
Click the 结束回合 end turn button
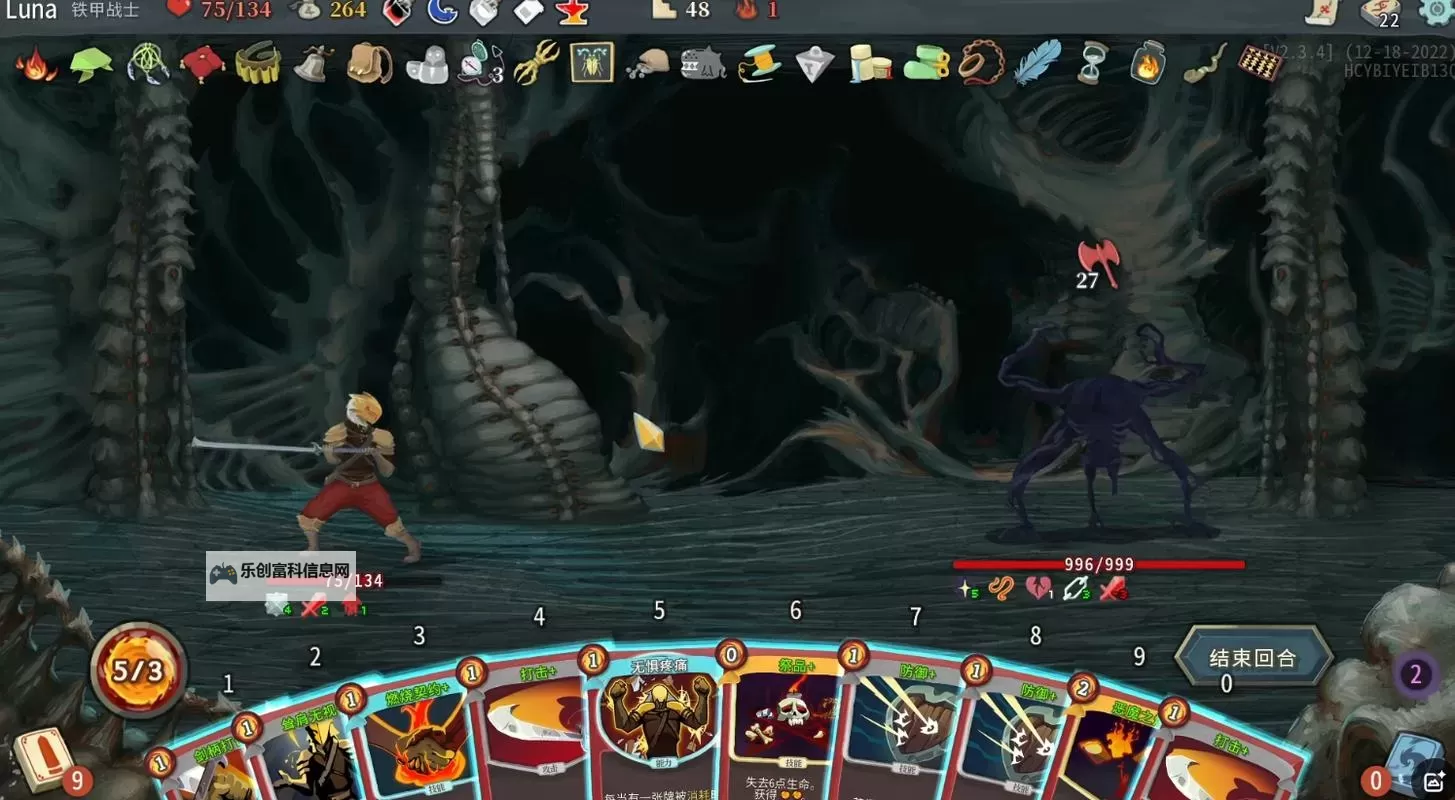coord(1253,658)
